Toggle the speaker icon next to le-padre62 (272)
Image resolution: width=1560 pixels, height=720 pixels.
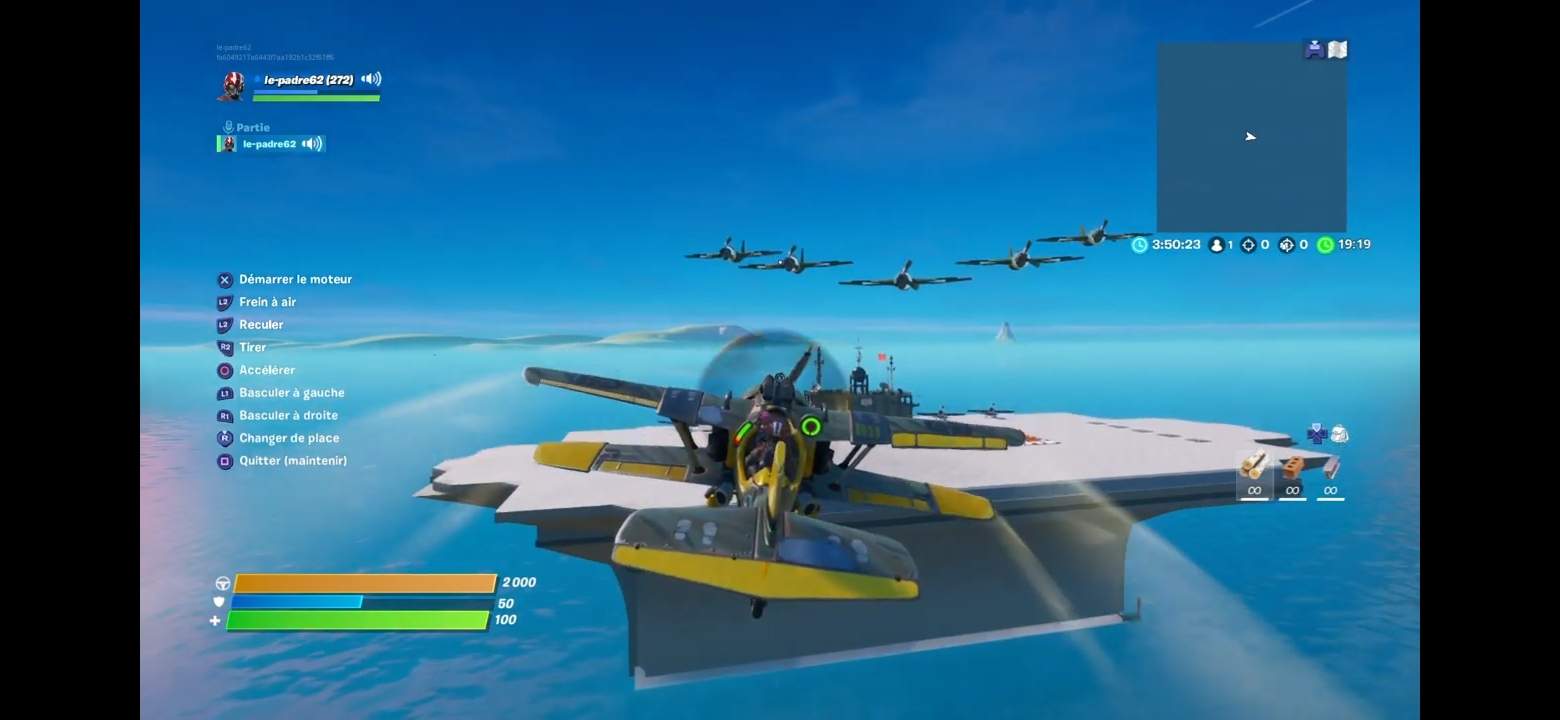point(370,79)
